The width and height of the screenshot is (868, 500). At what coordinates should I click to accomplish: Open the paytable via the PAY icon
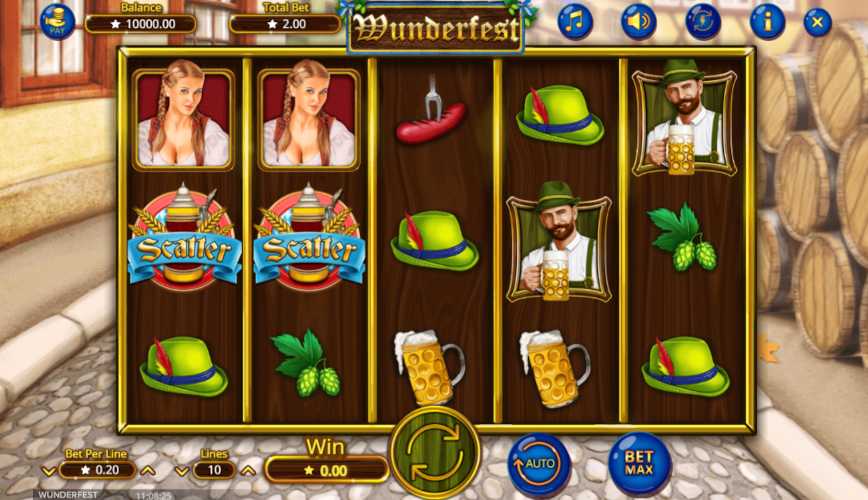57,21
